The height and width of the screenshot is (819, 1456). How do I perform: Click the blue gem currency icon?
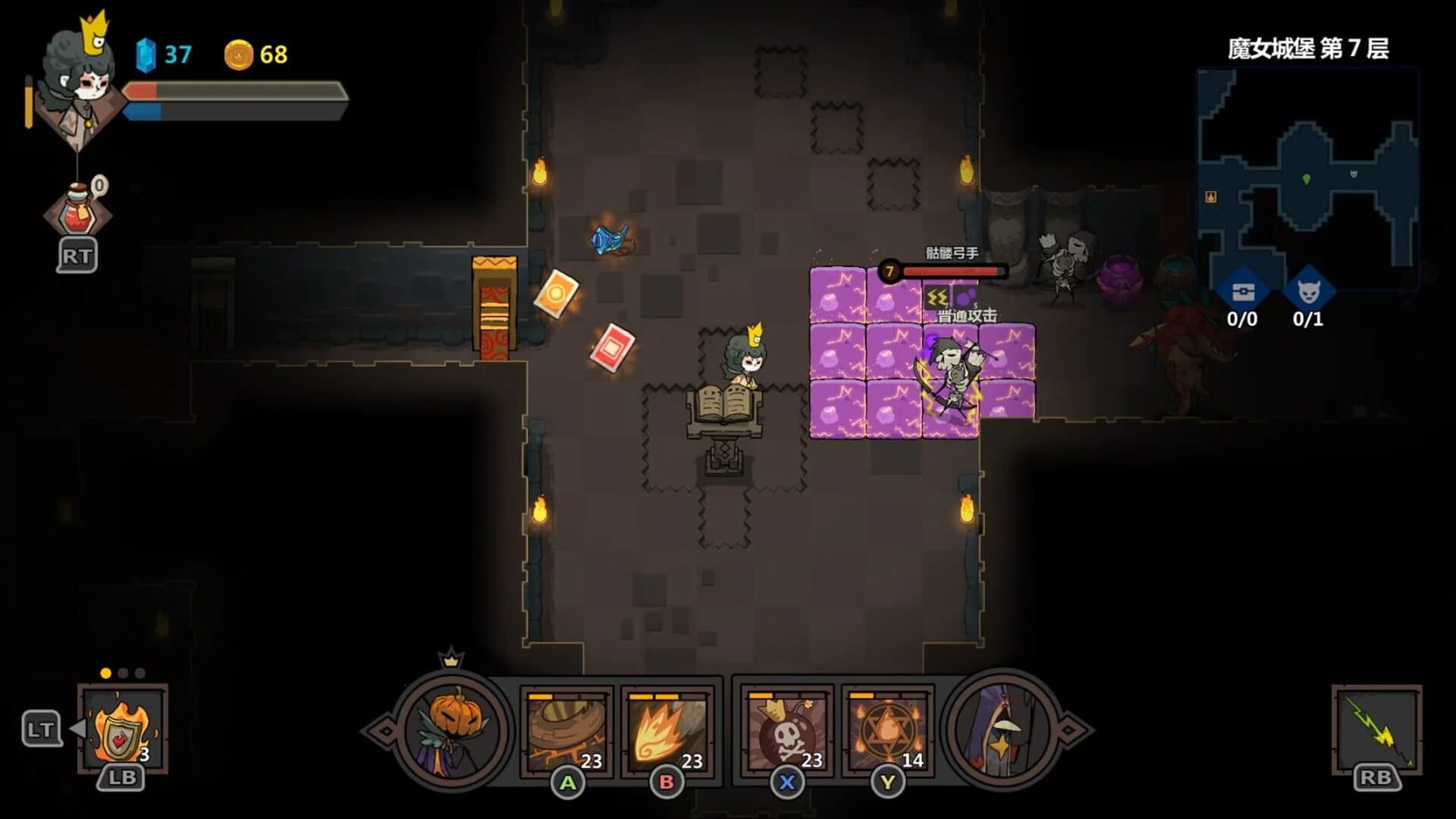146,54
